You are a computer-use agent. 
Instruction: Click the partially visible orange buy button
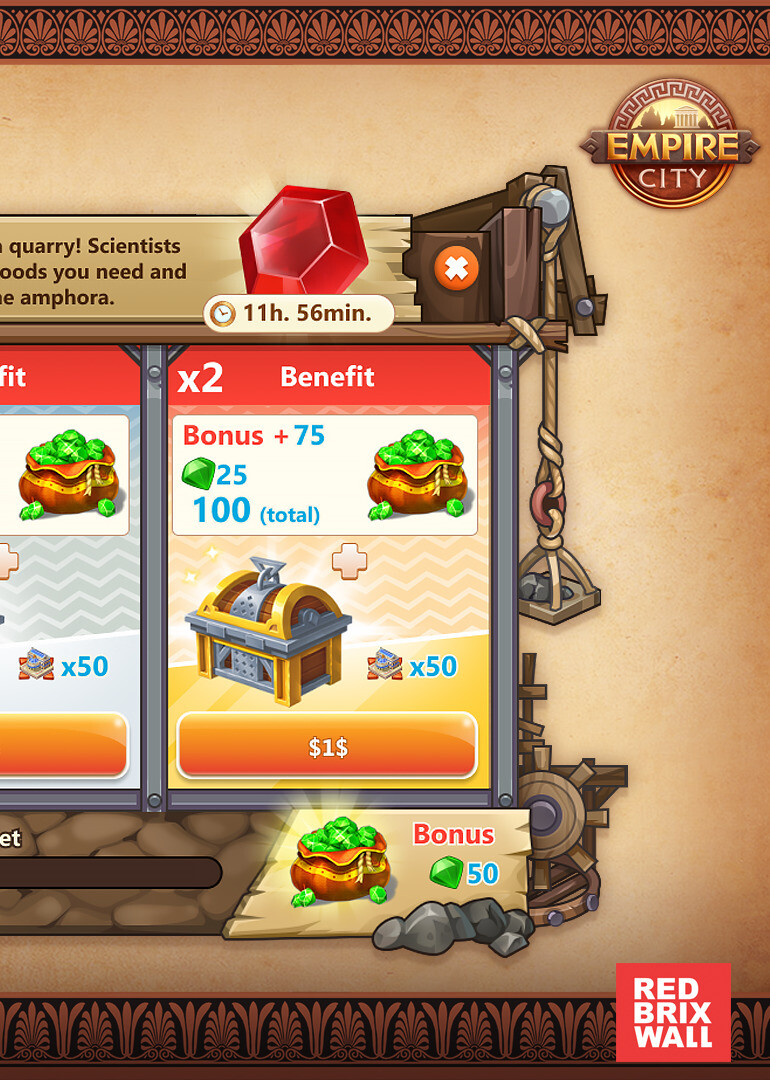[63, 746]
